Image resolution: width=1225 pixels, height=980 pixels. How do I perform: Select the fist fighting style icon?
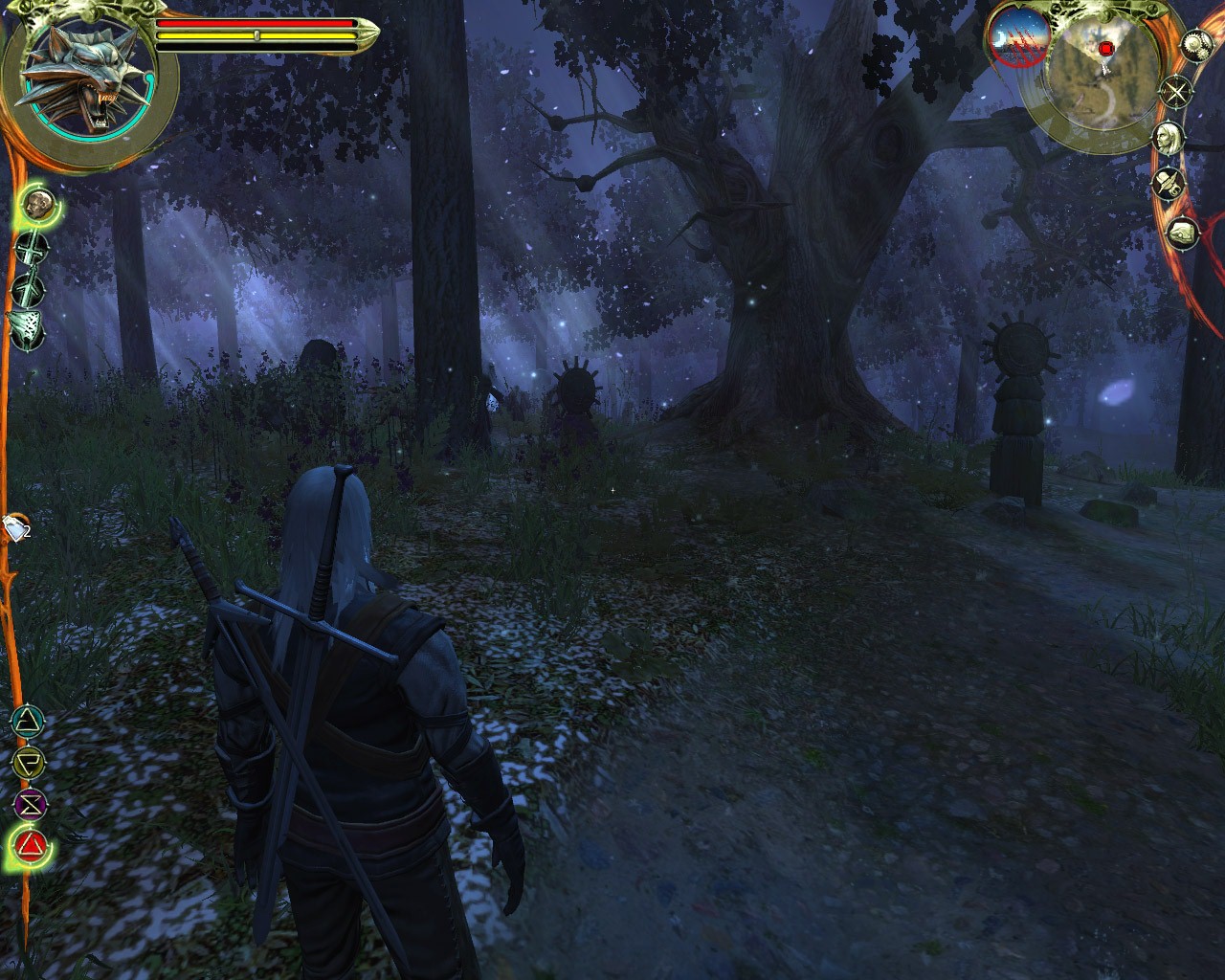click(37, 203)
